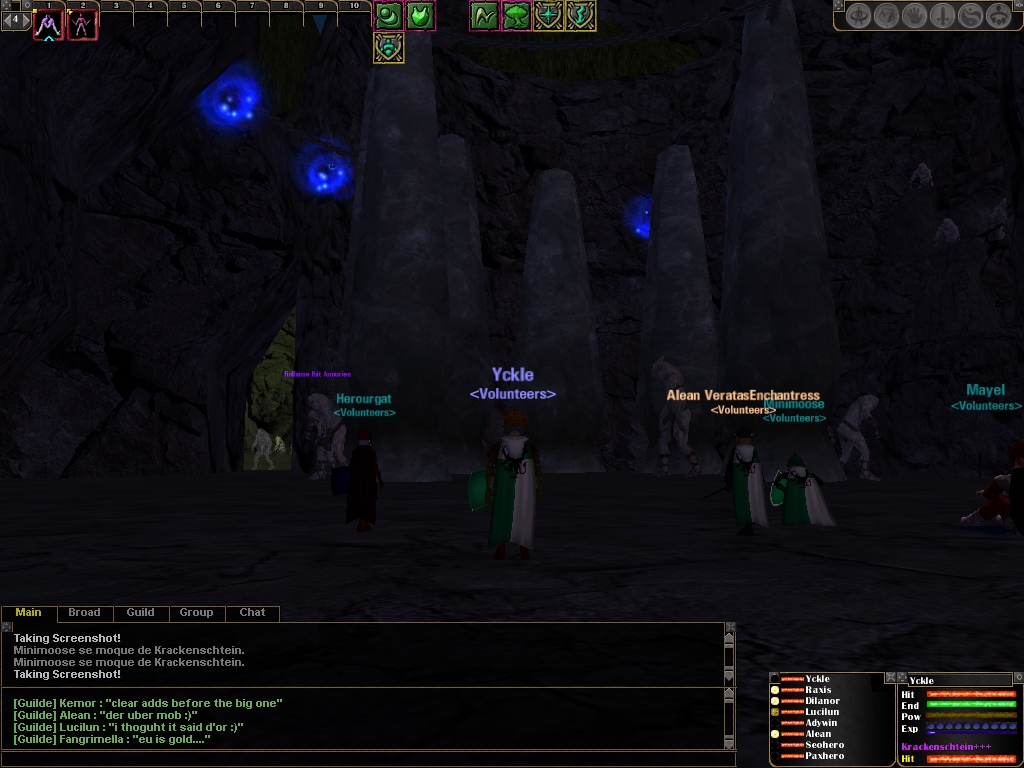
Task: Target Dilanor in the group list
Action: point(822,701)
